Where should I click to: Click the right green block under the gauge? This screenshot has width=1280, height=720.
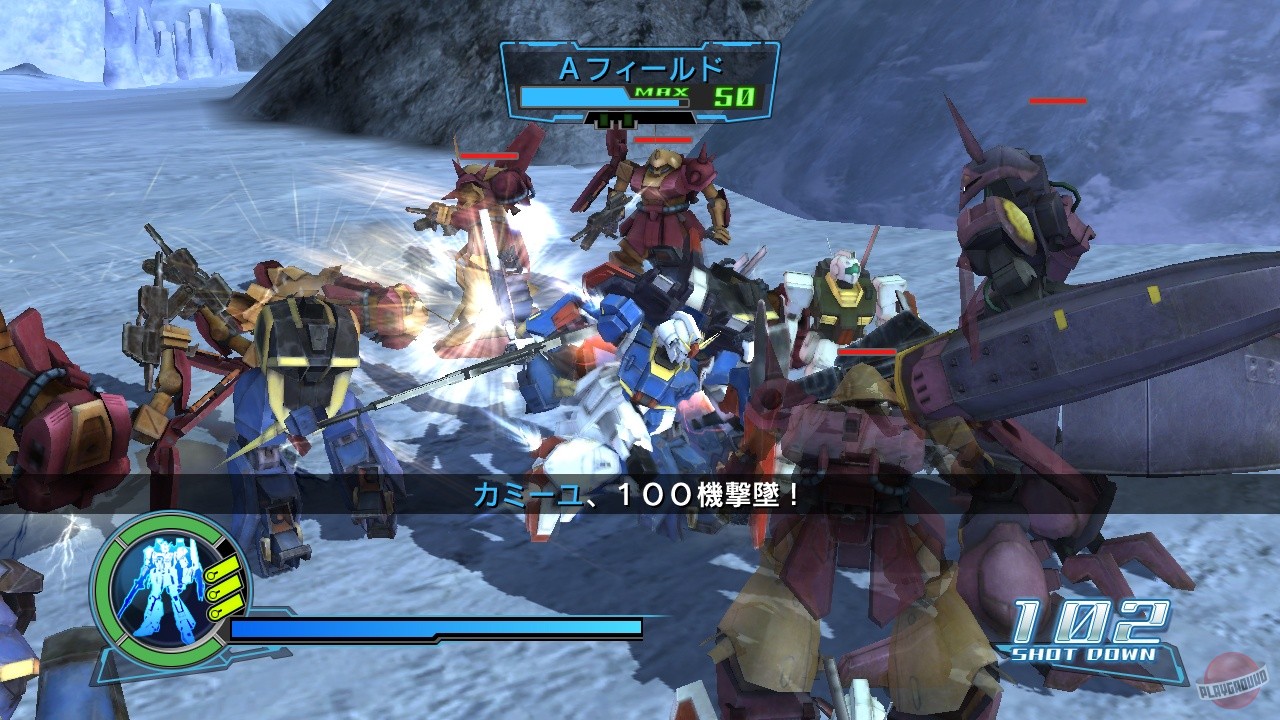(627, 120)
